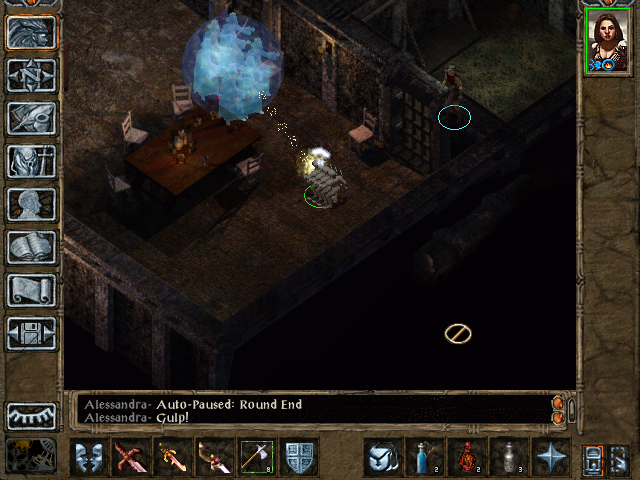This screenshot has width=640, height=480.
Task: Open the special abilities star button
Action: (550, 457)
